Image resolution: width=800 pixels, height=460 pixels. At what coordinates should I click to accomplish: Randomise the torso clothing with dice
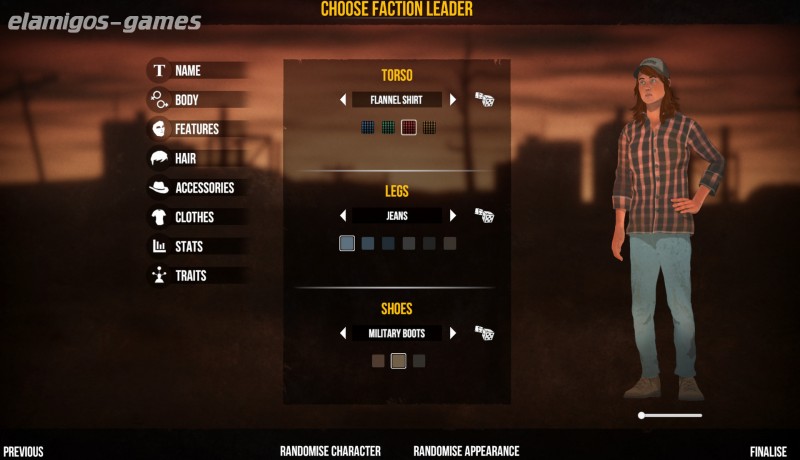click(484, 99)
